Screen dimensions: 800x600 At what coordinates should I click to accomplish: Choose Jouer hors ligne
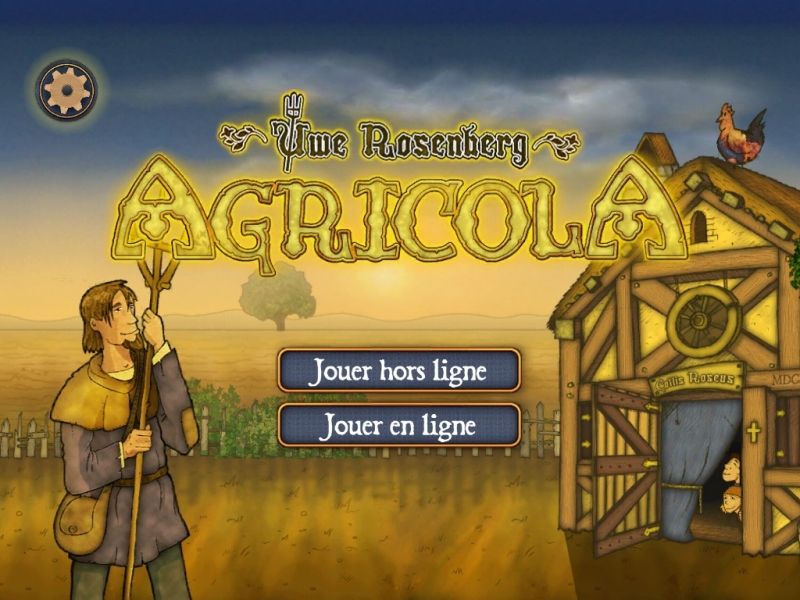point(399,371)
